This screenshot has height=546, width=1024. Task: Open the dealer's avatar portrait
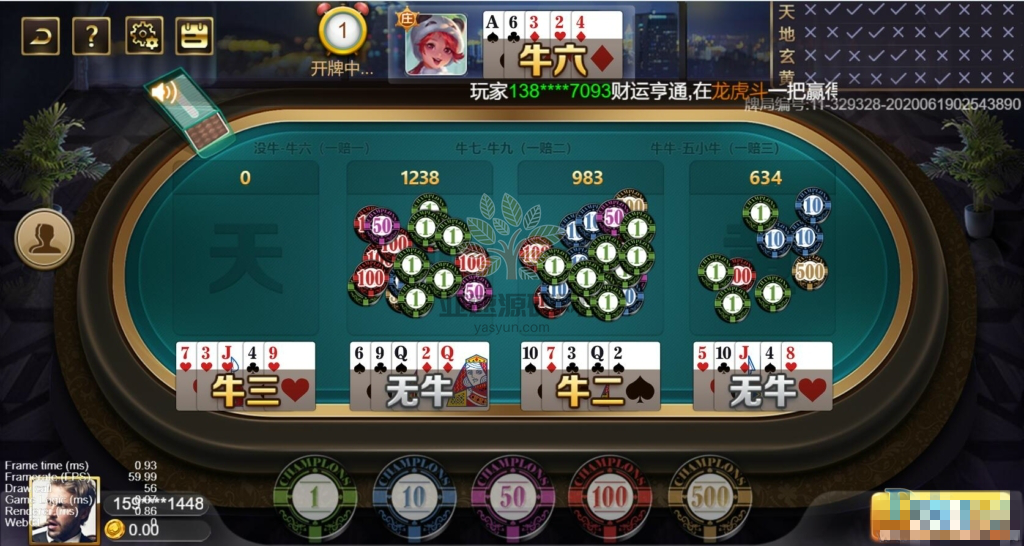tap(435, 44)
